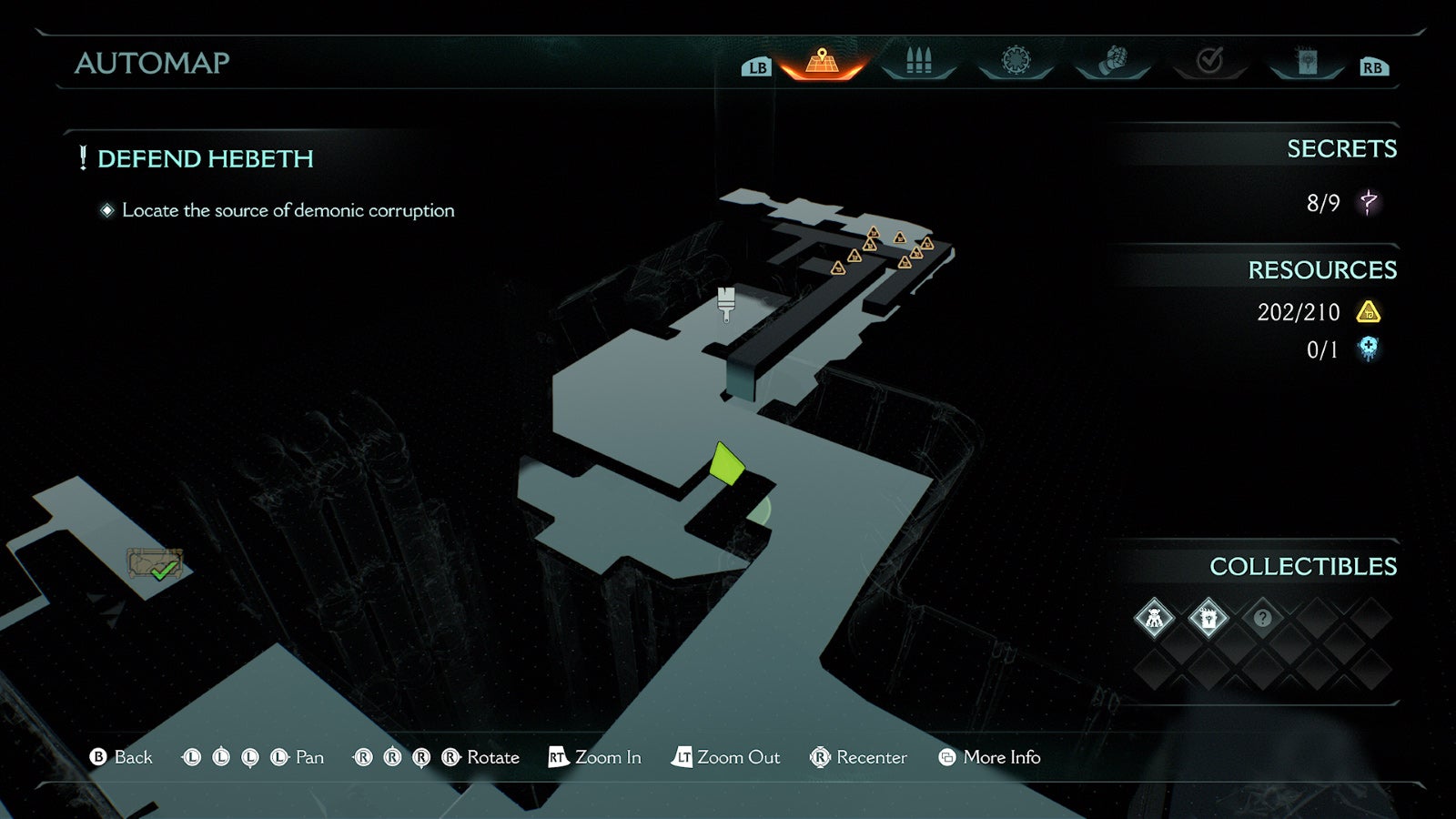1456x819 pixels.
Task: Click the toy figurine collectible diamond
Action: click(x=1156, y=617)
